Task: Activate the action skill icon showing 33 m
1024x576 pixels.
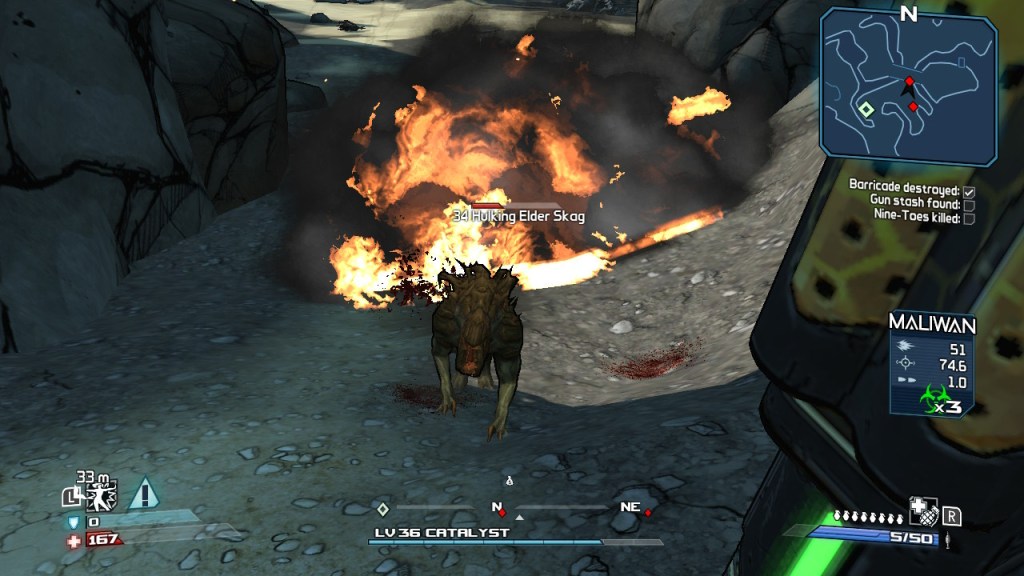Action: 100,494
